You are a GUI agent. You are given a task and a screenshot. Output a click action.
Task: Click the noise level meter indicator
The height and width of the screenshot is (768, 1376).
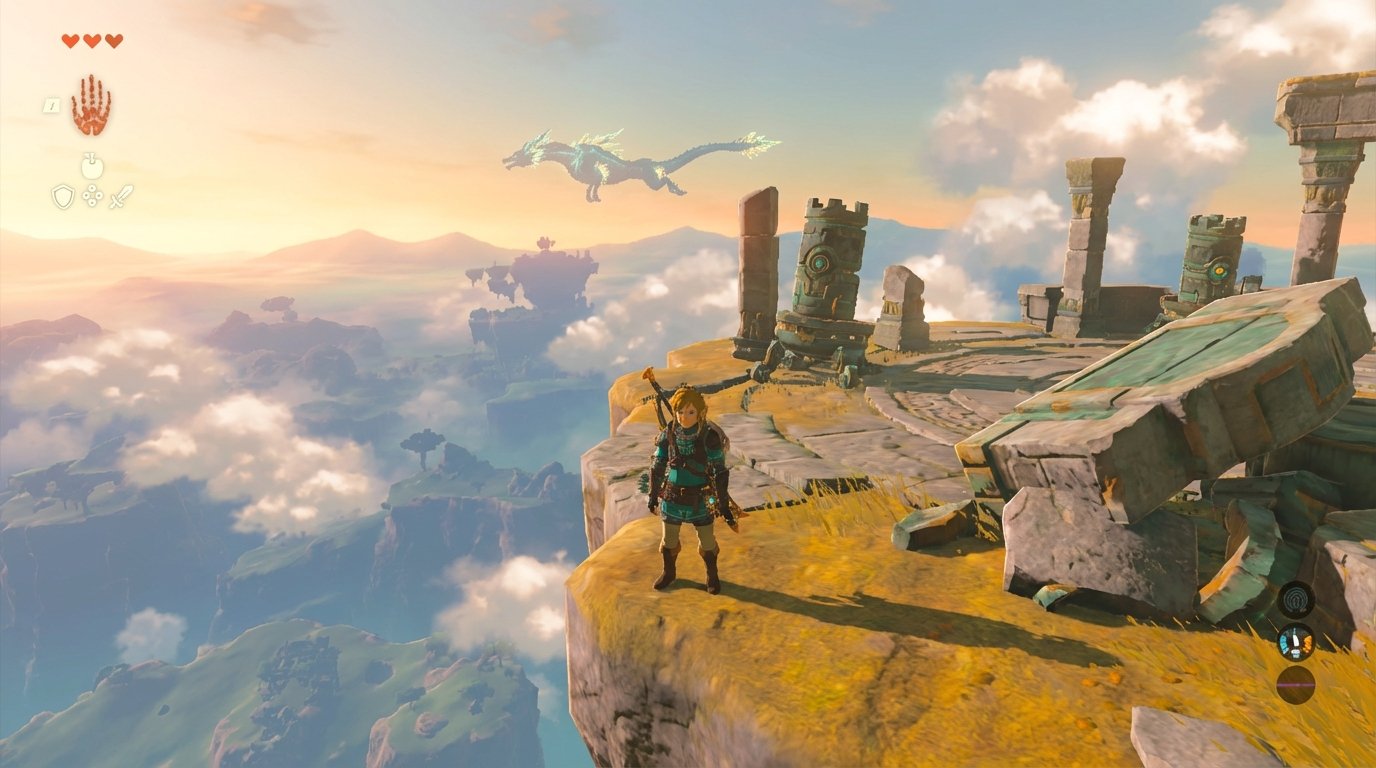point(1296,599)
